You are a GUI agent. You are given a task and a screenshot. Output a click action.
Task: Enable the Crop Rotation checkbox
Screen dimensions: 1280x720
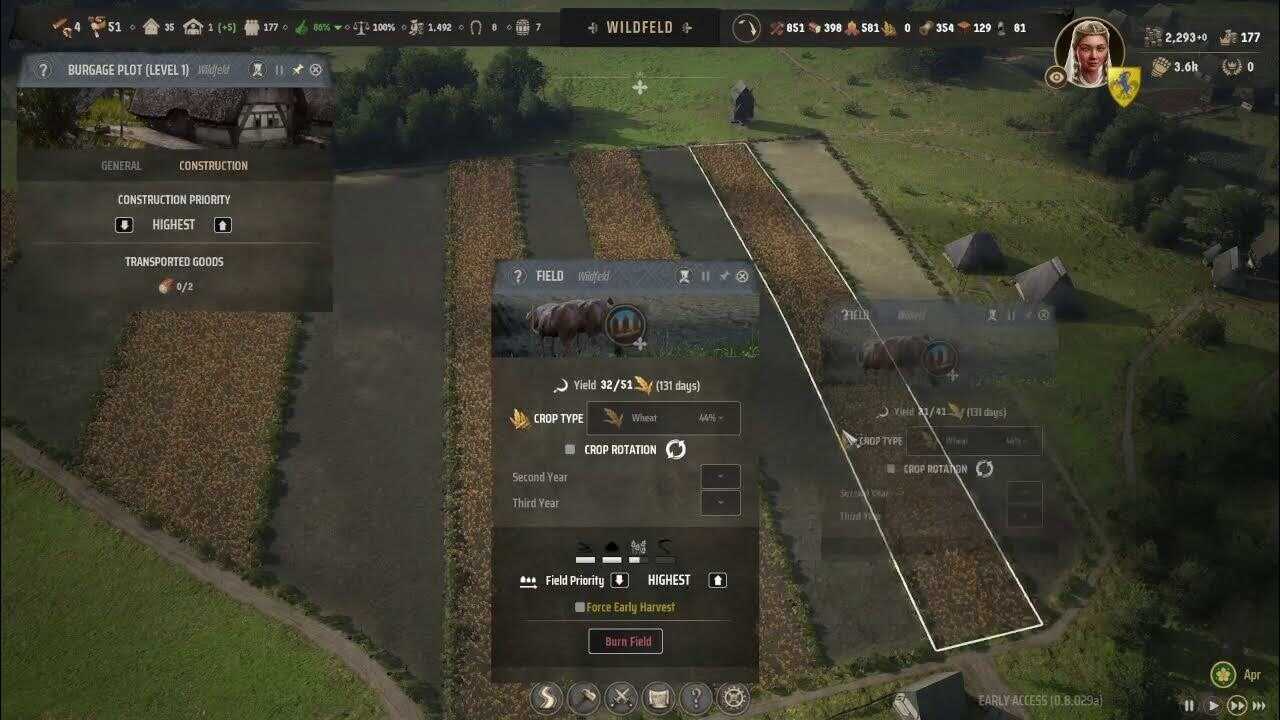pyautogui.click(x=570, y=450)
